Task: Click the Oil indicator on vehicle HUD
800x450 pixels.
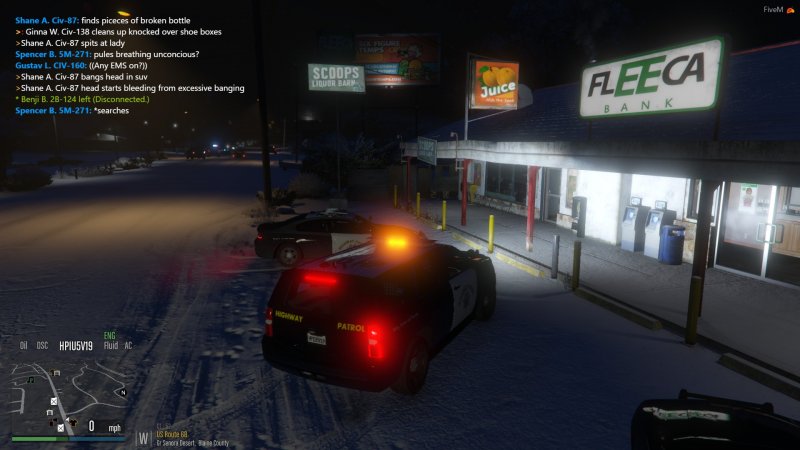Action: tap(23, 346)
